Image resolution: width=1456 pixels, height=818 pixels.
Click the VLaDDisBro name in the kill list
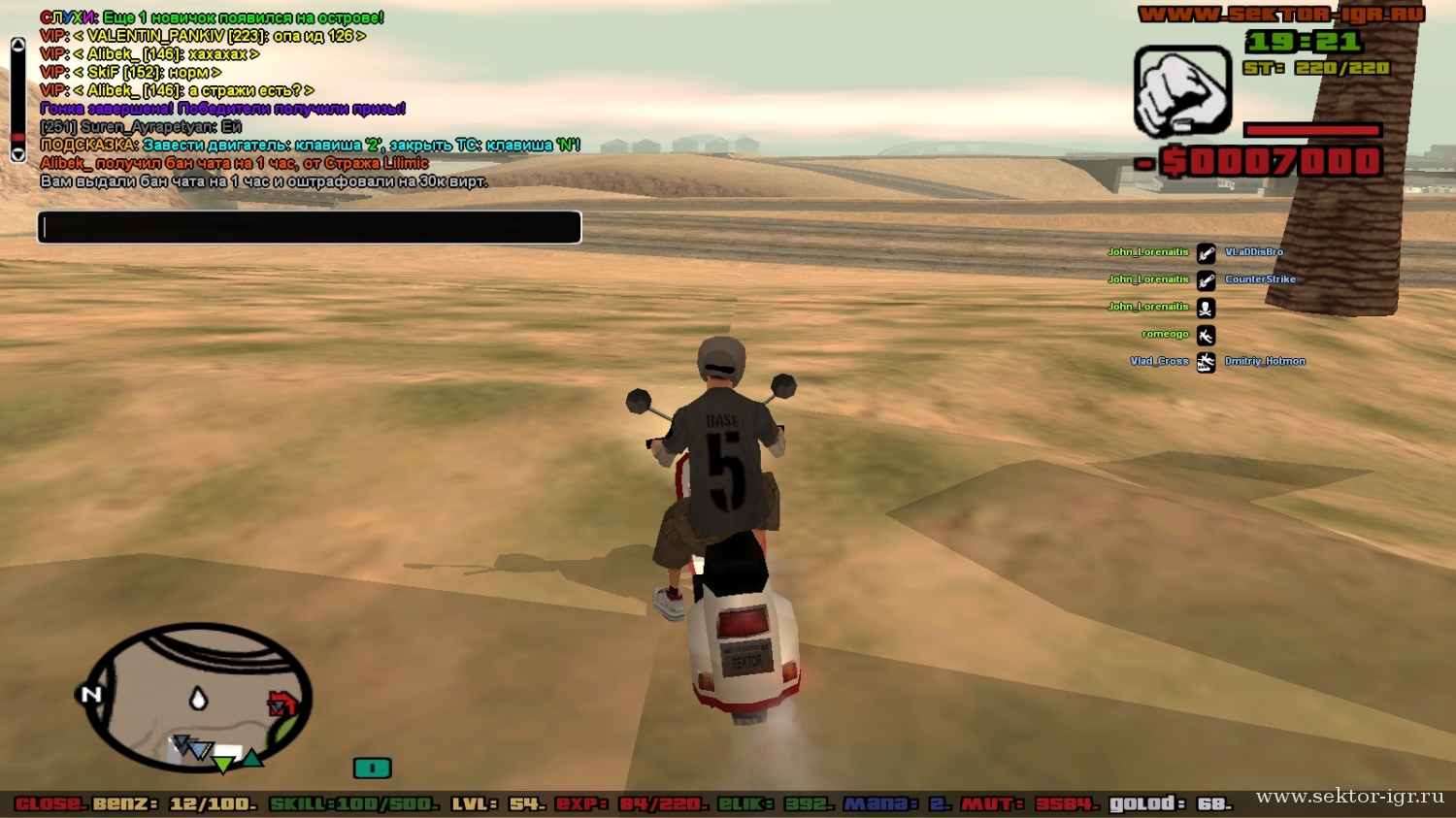point(1253,252)
